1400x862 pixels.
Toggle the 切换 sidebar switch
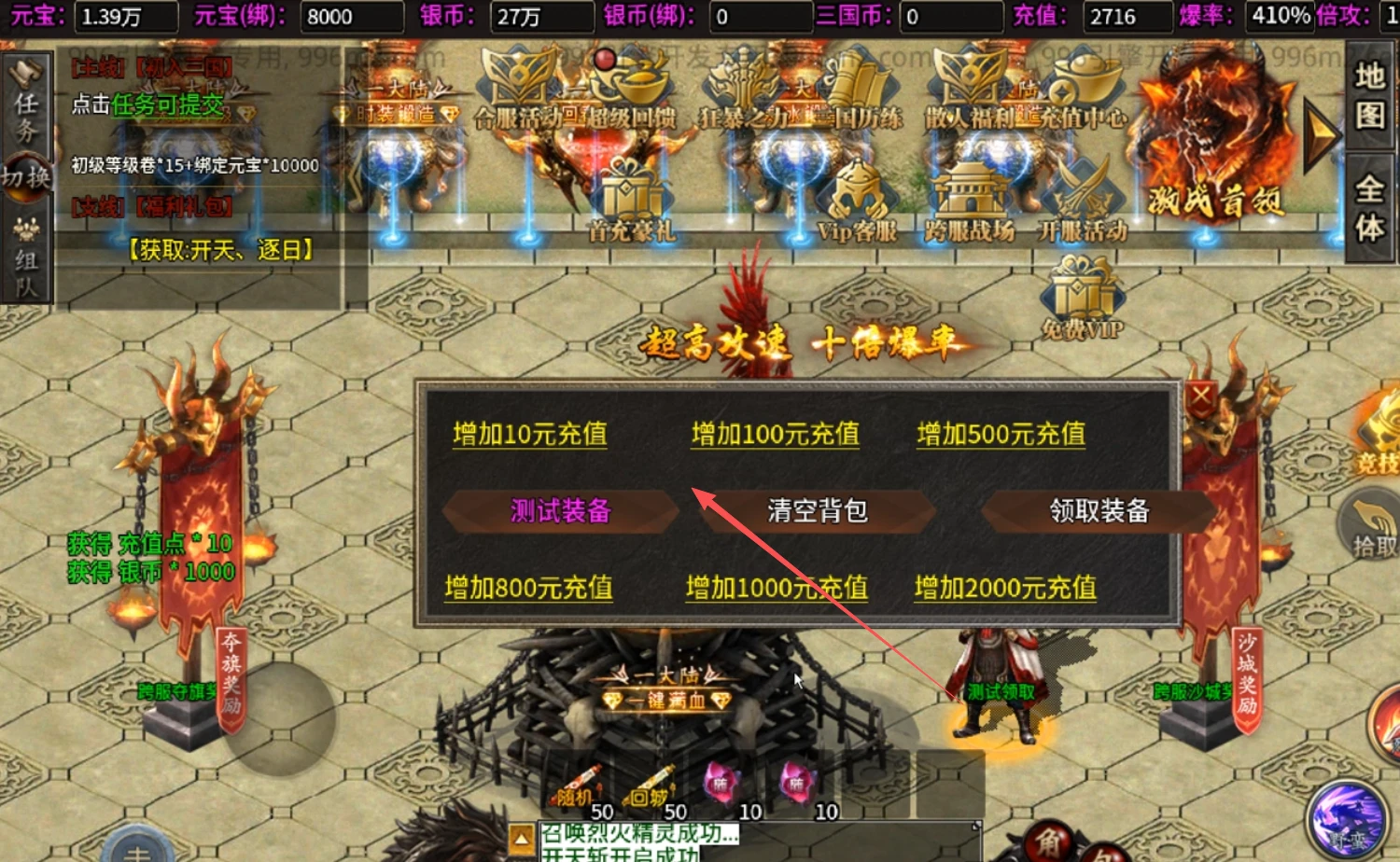pyautogui.click(x=25, y=177)
